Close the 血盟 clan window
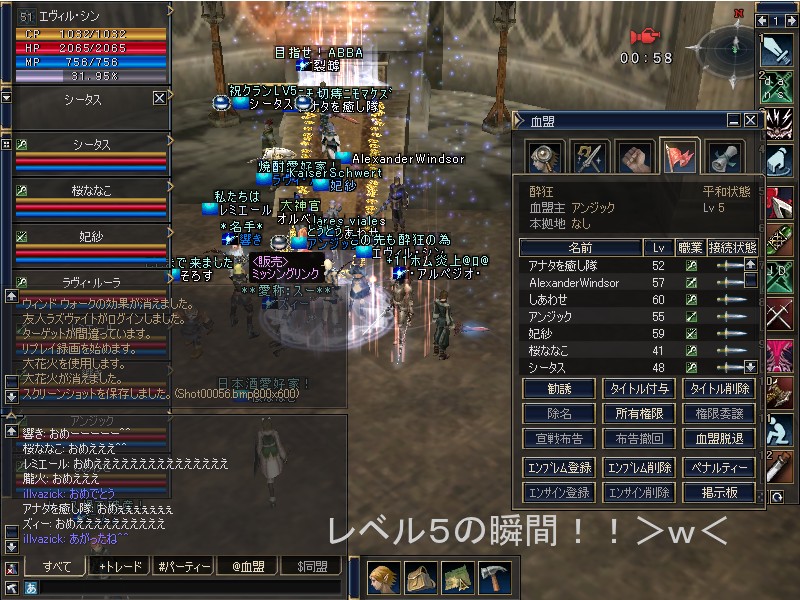 [749, 120]
